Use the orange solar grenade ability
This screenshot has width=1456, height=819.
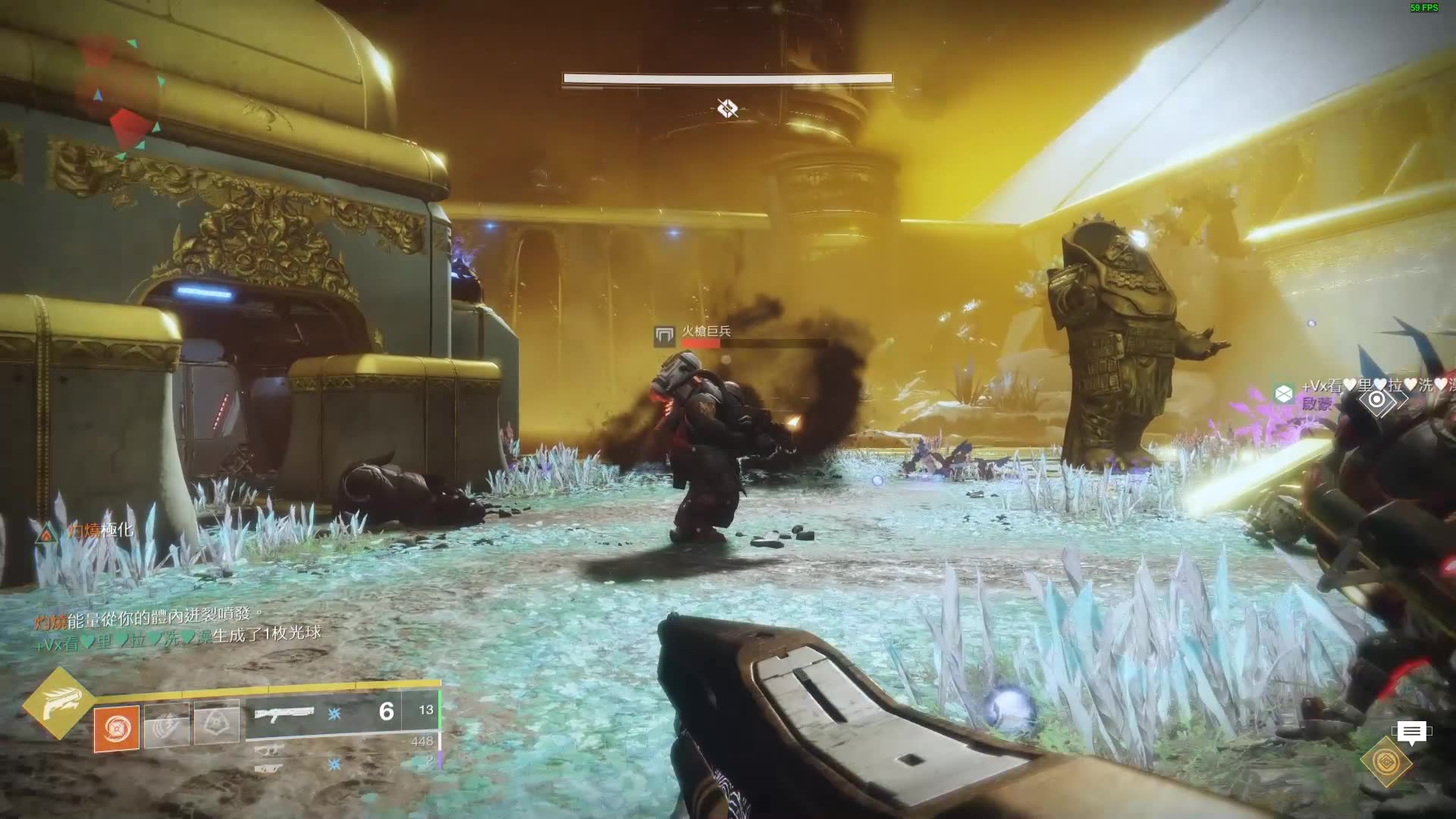point(117,728)
